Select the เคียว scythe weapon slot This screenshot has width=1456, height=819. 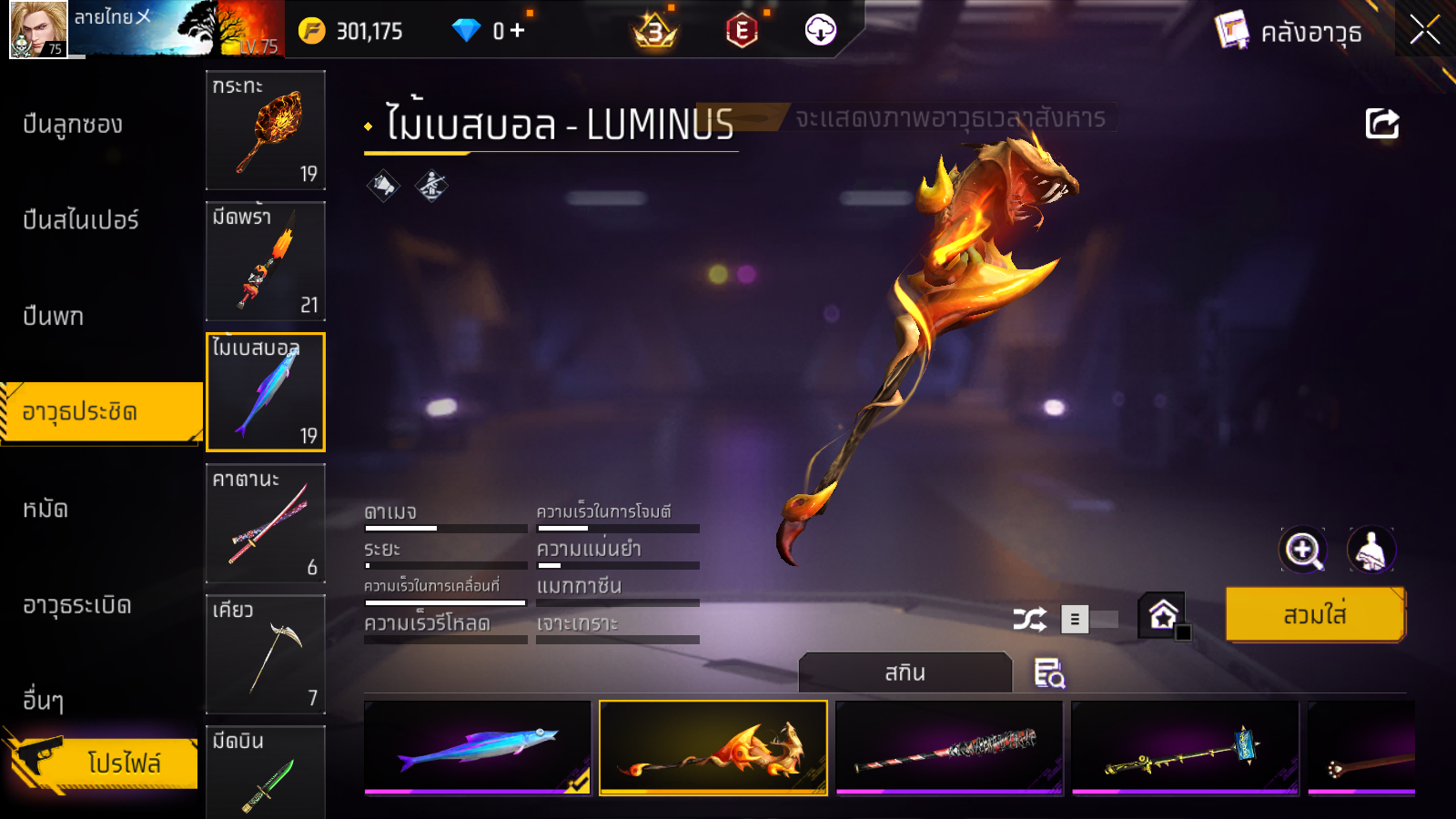point(266,654)
